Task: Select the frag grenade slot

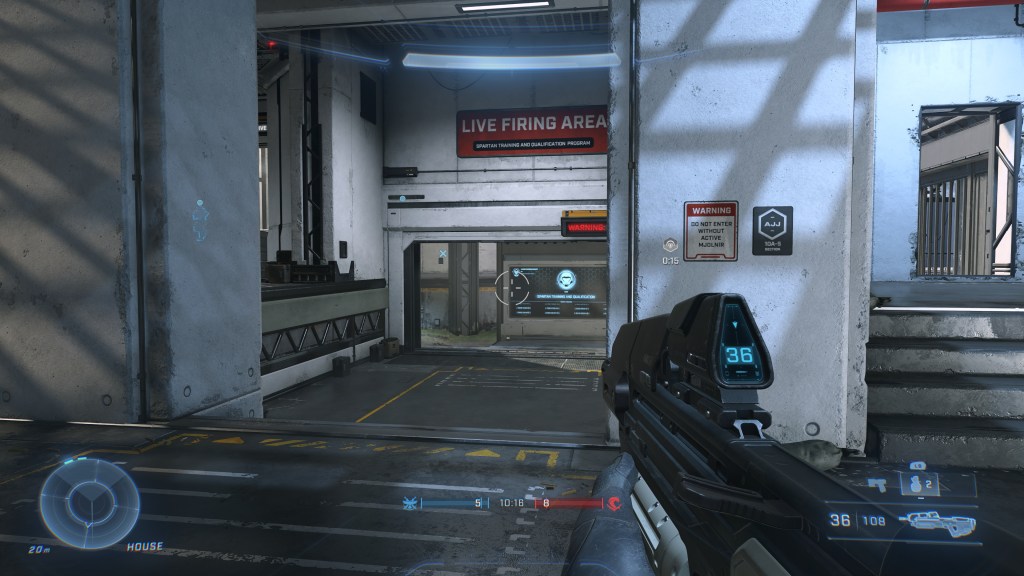Action: click(x=920, y=484)
